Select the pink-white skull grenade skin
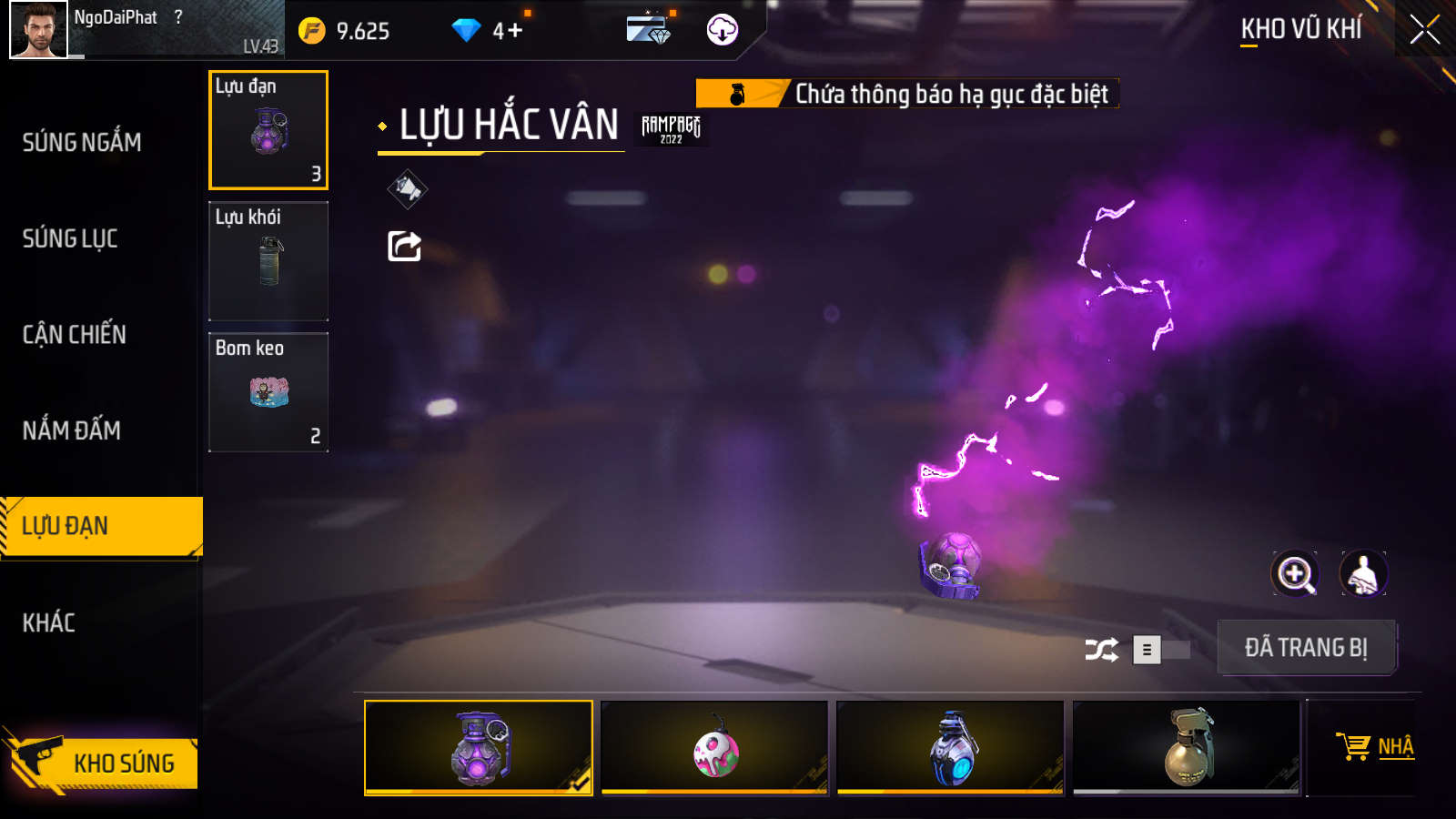This screenshot has width=1456, height=819. tap(715, 748)
